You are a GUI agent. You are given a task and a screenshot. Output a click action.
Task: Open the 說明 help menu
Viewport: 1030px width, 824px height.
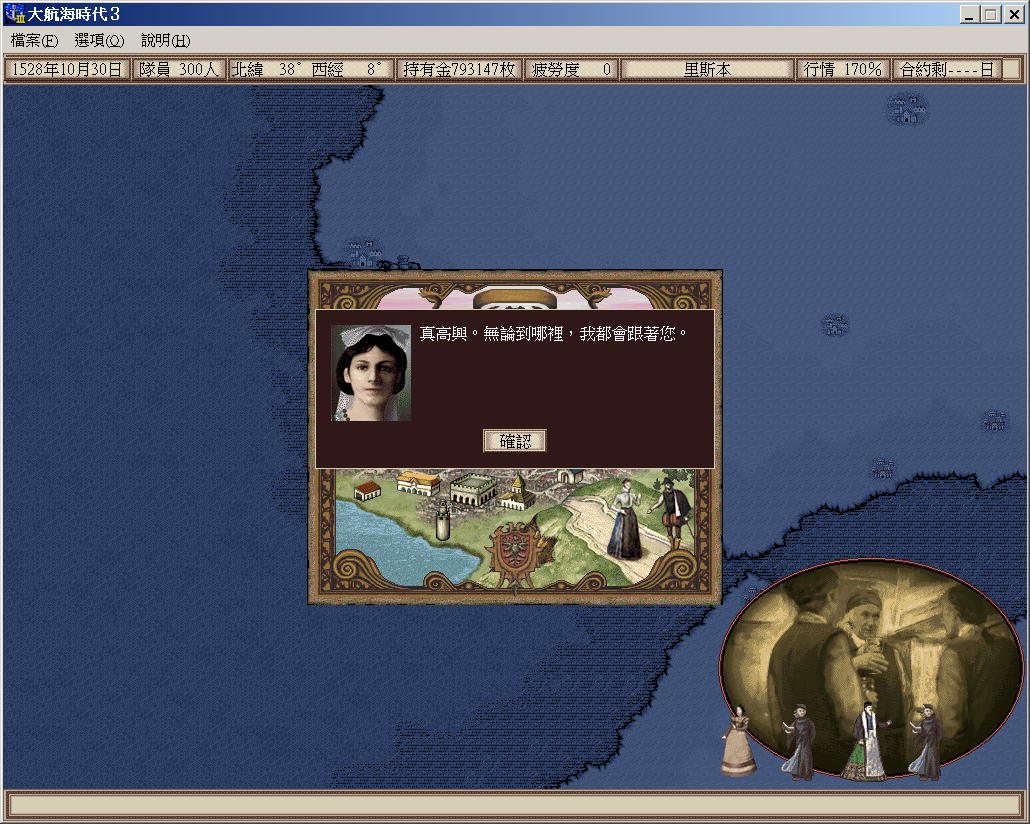[x=165, y=41]
